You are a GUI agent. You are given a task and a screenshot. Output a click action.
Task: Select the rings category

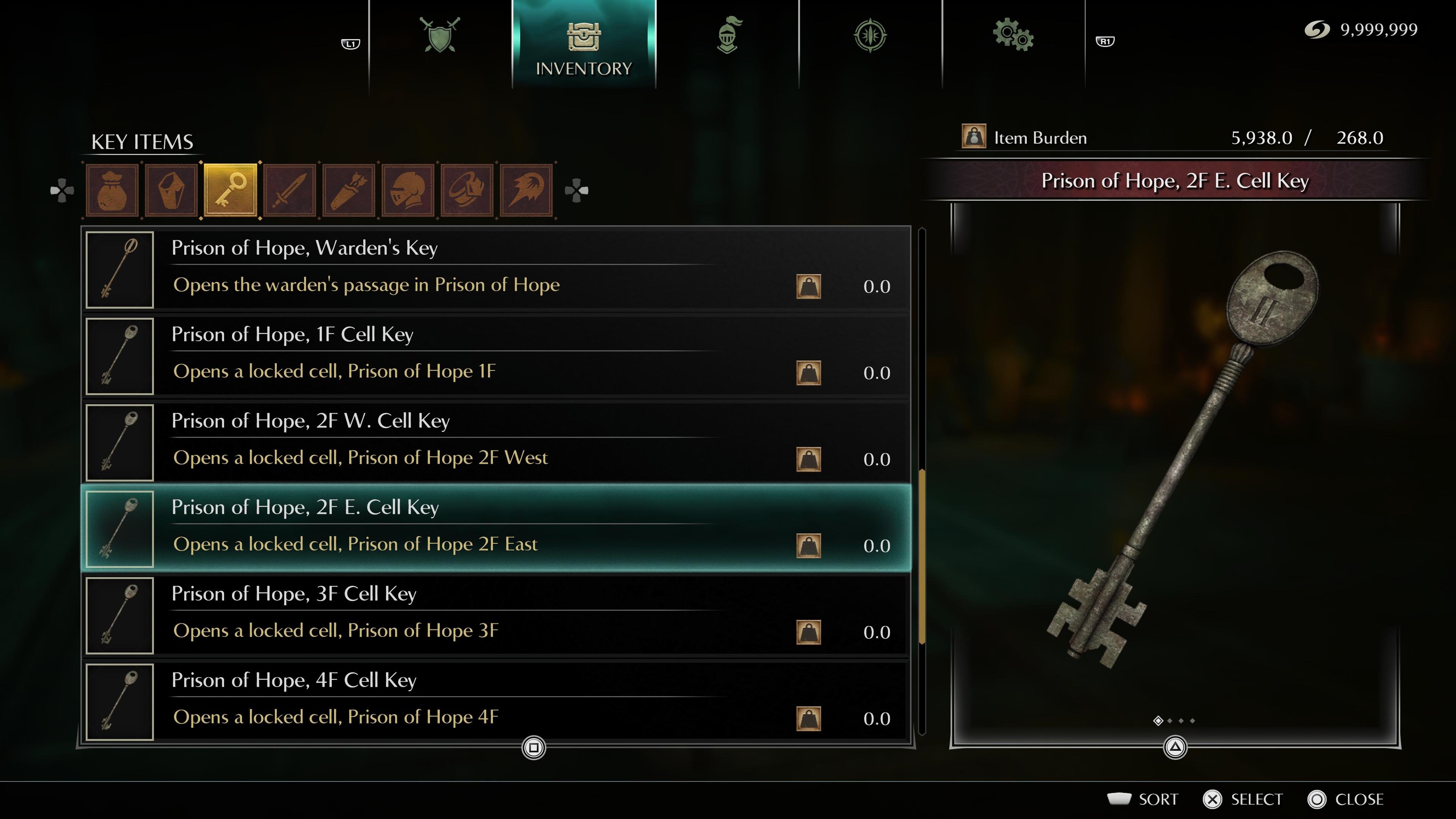pos(468,190)
